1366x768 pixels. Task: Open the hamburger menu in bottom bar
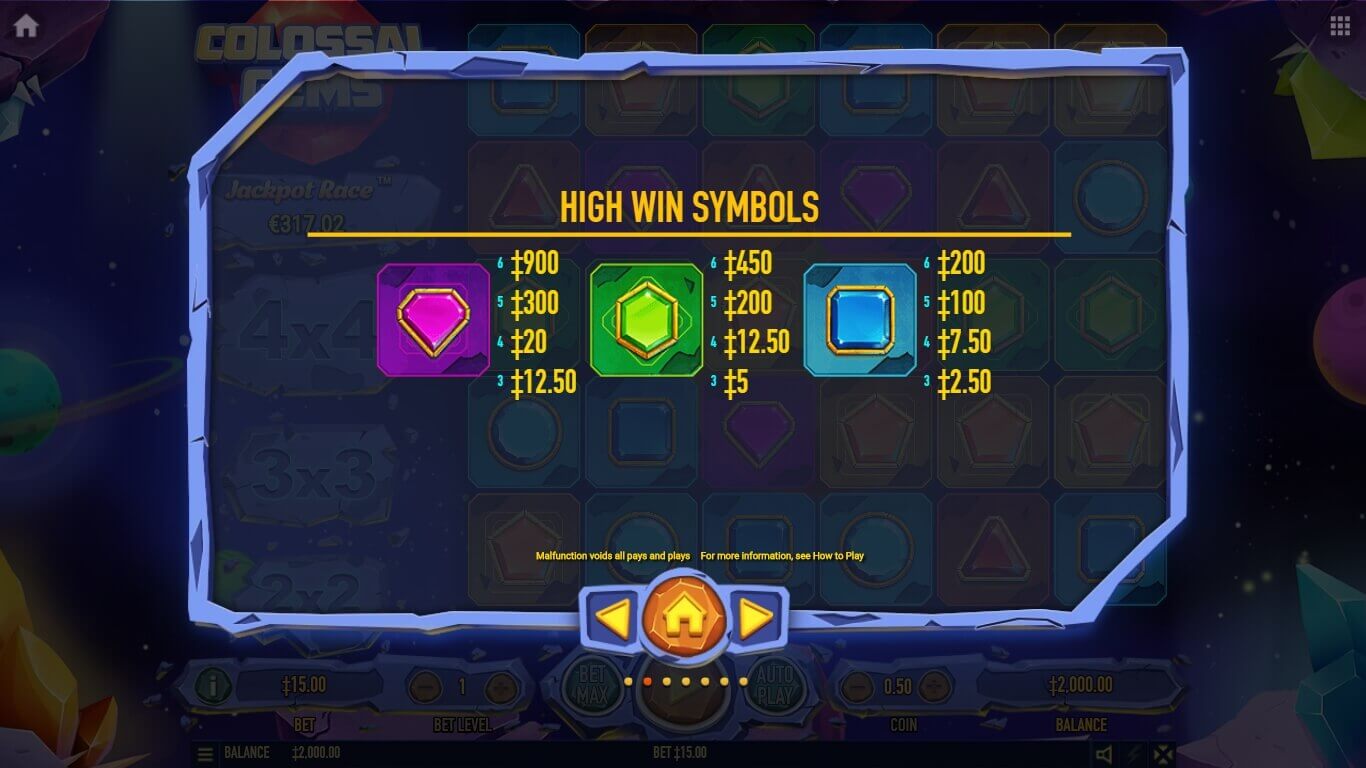pyautogui.click(x=205, y=753)
